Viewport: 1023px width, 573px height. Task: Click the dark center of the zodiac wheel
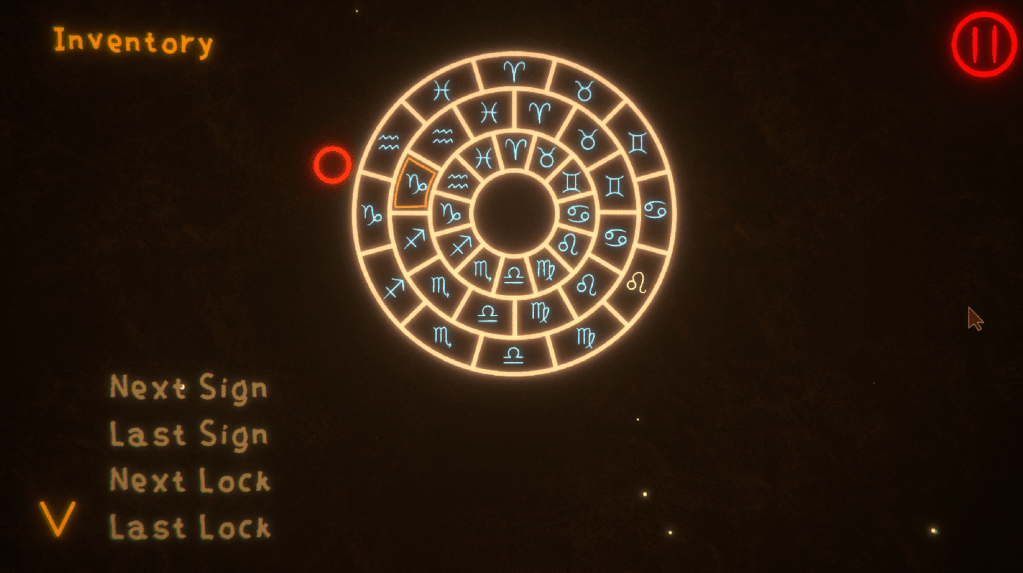tap(514, 212)
